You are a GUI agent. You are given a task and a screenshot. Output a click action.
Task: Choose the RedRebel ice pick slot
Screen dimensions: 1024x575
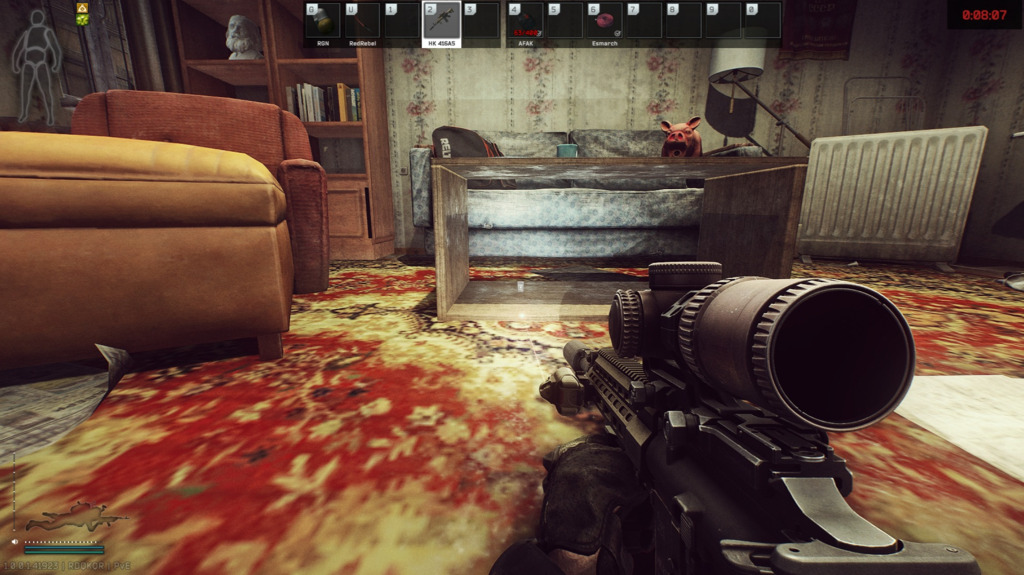[361, 21]
